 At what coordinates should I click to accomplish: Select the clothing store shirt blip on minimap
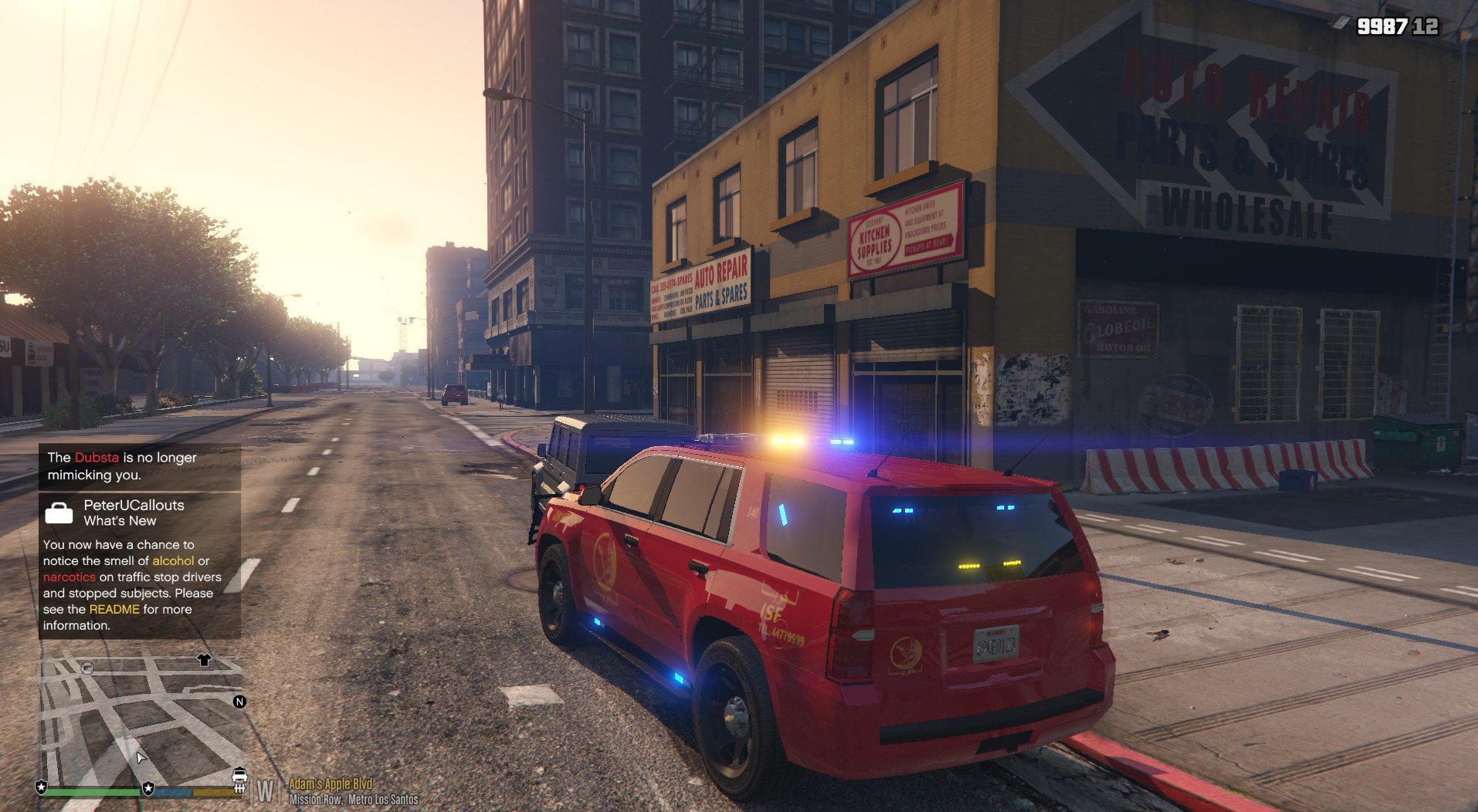click(x=204, y=660)
